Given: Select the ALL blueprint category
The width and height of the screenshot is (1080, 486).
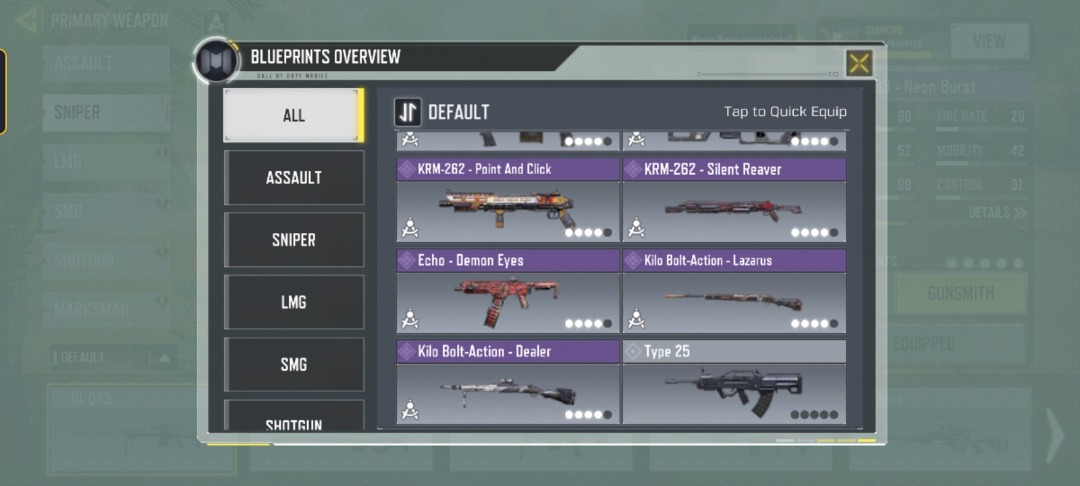Looking at the screenshot, I should 293,115.
